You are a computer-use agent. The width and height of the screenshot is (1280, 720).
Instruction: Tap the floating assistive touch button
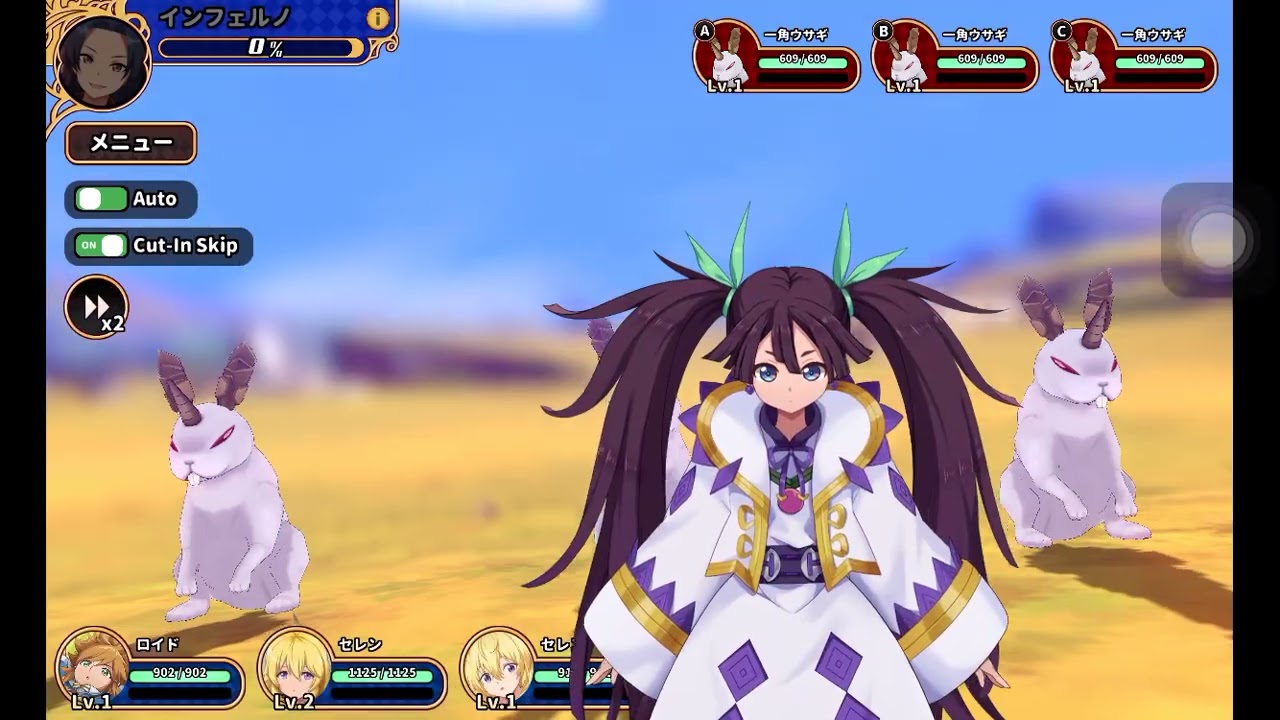point(1216,240)
